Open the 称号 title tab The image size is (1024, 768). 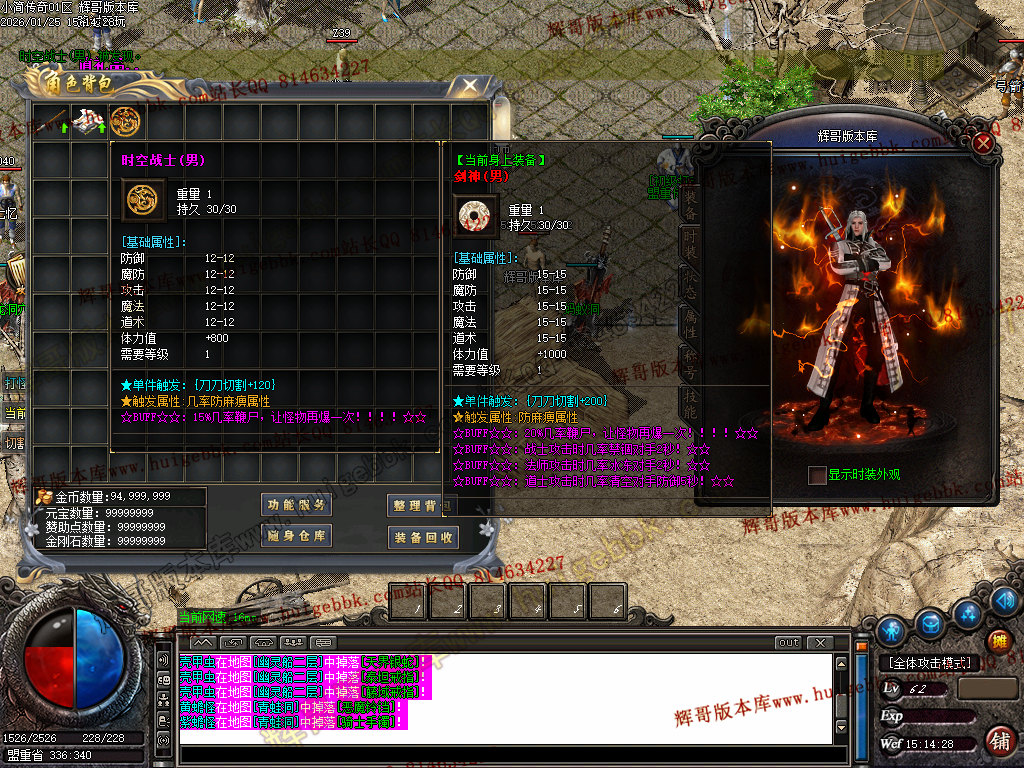tap(690, 361)
